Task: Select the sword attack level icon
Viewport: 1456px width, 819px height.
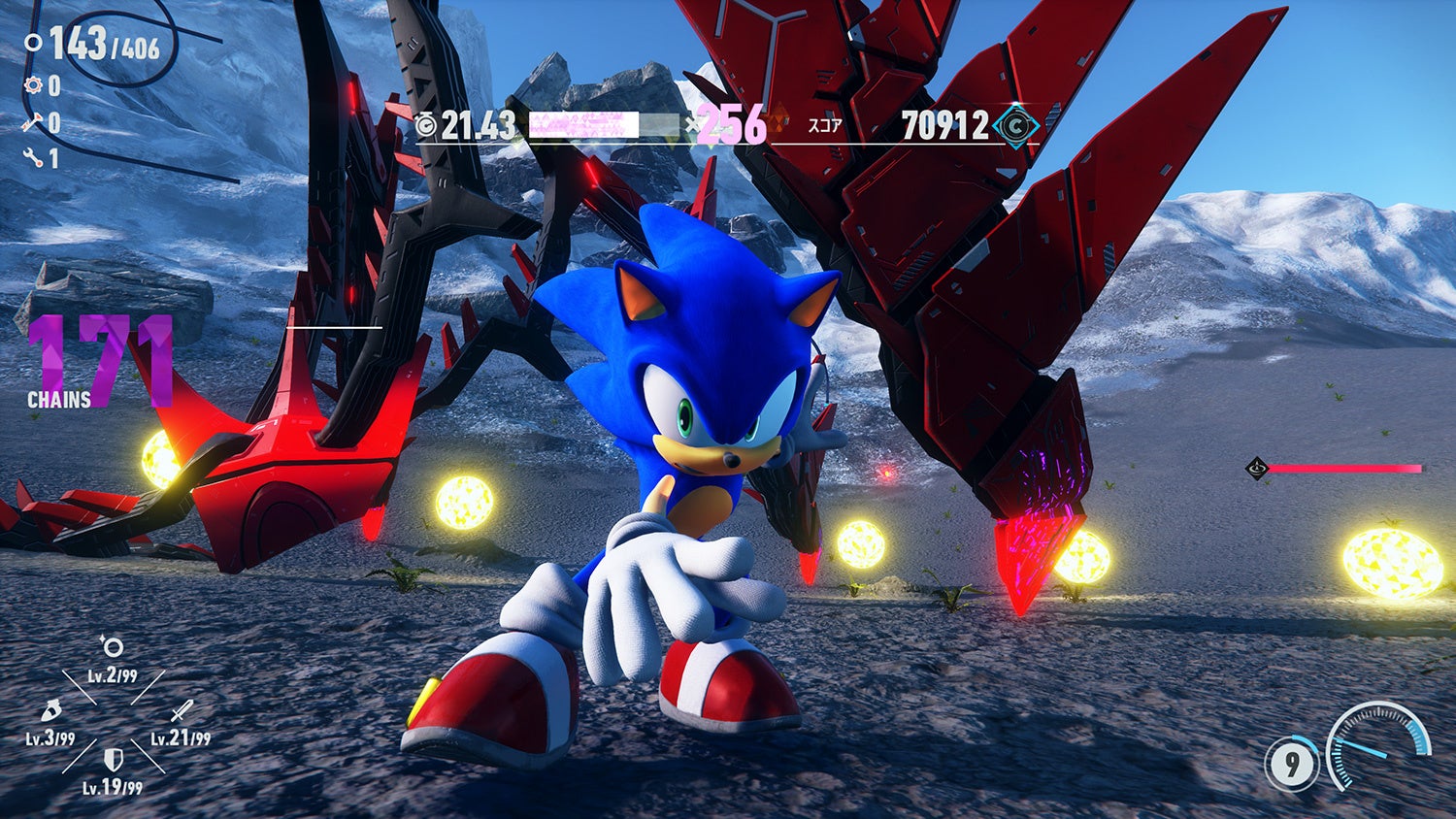Action: pos(182,712)
